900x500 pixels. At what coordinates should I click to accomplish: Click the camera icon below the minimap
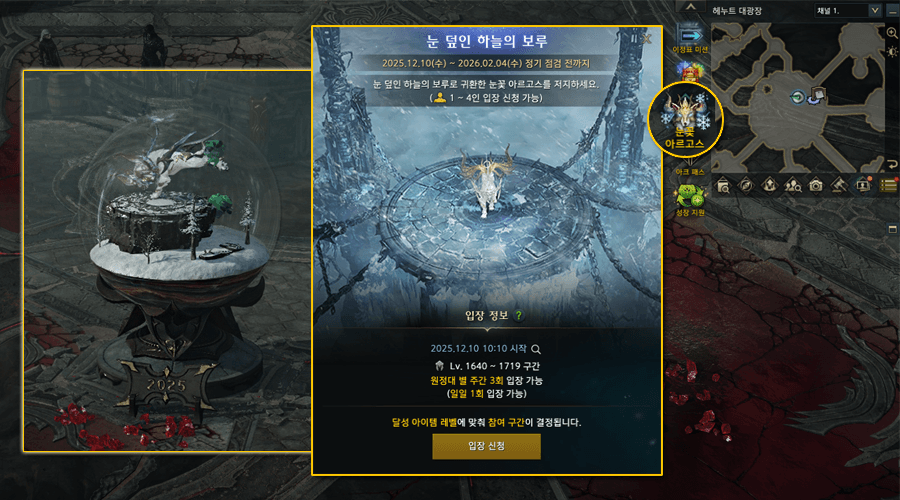[816, 185]
